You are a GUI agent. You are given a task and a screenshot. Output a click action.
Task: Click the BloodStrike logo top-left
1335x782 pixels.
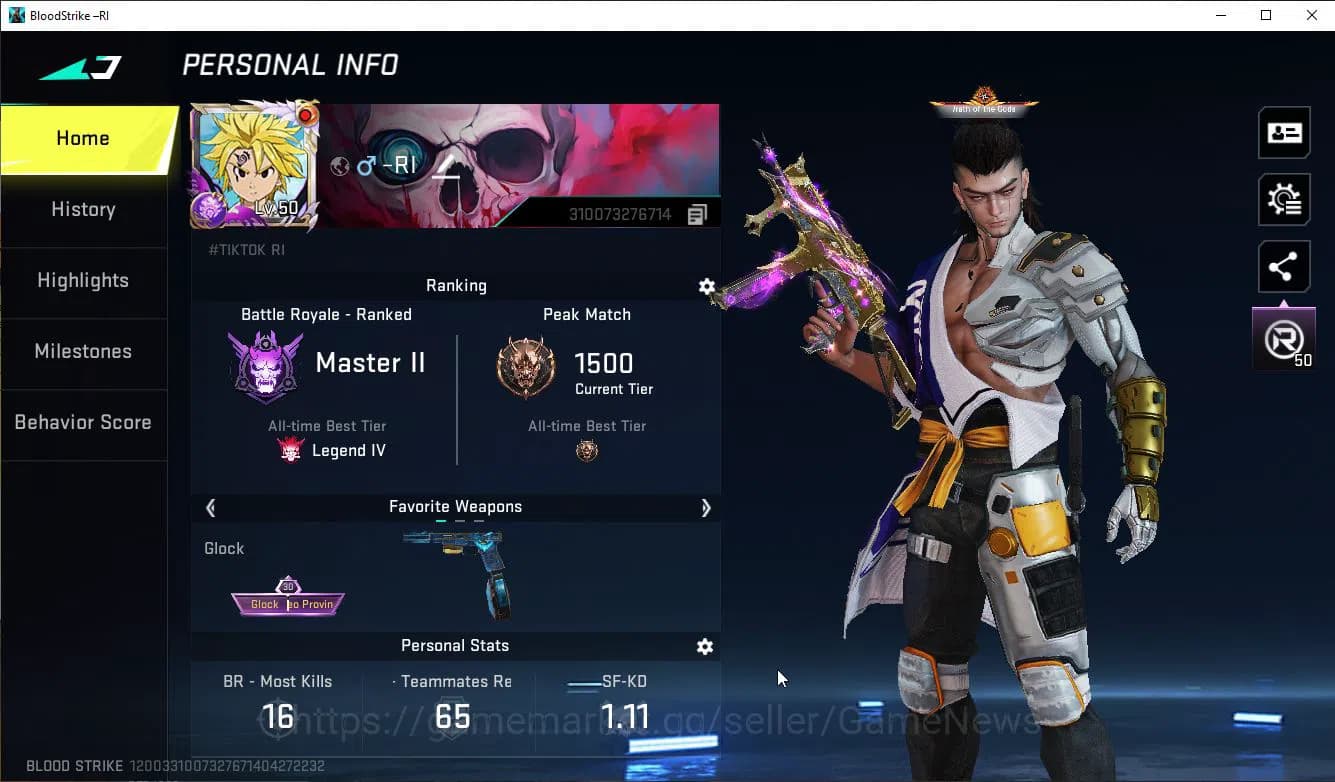tap(83, 67)
